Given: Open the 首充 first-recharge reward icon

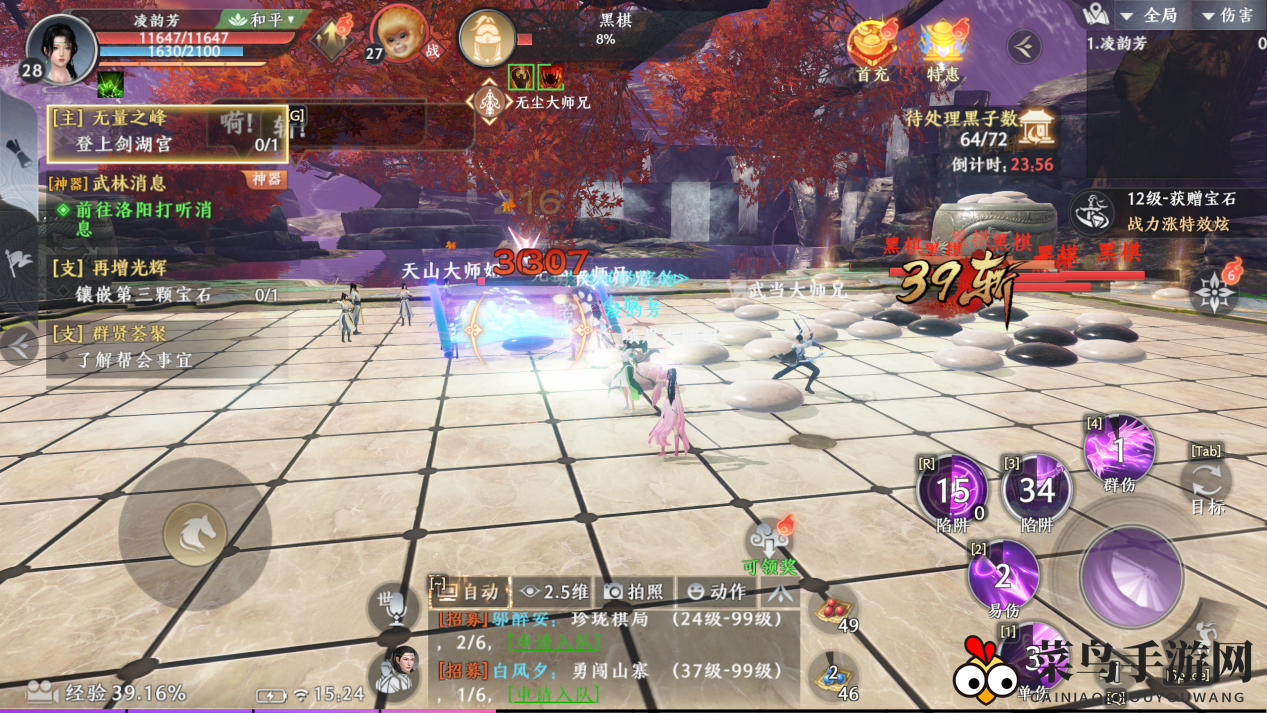Looking at the screenshot, I should (x=871, y=49).
